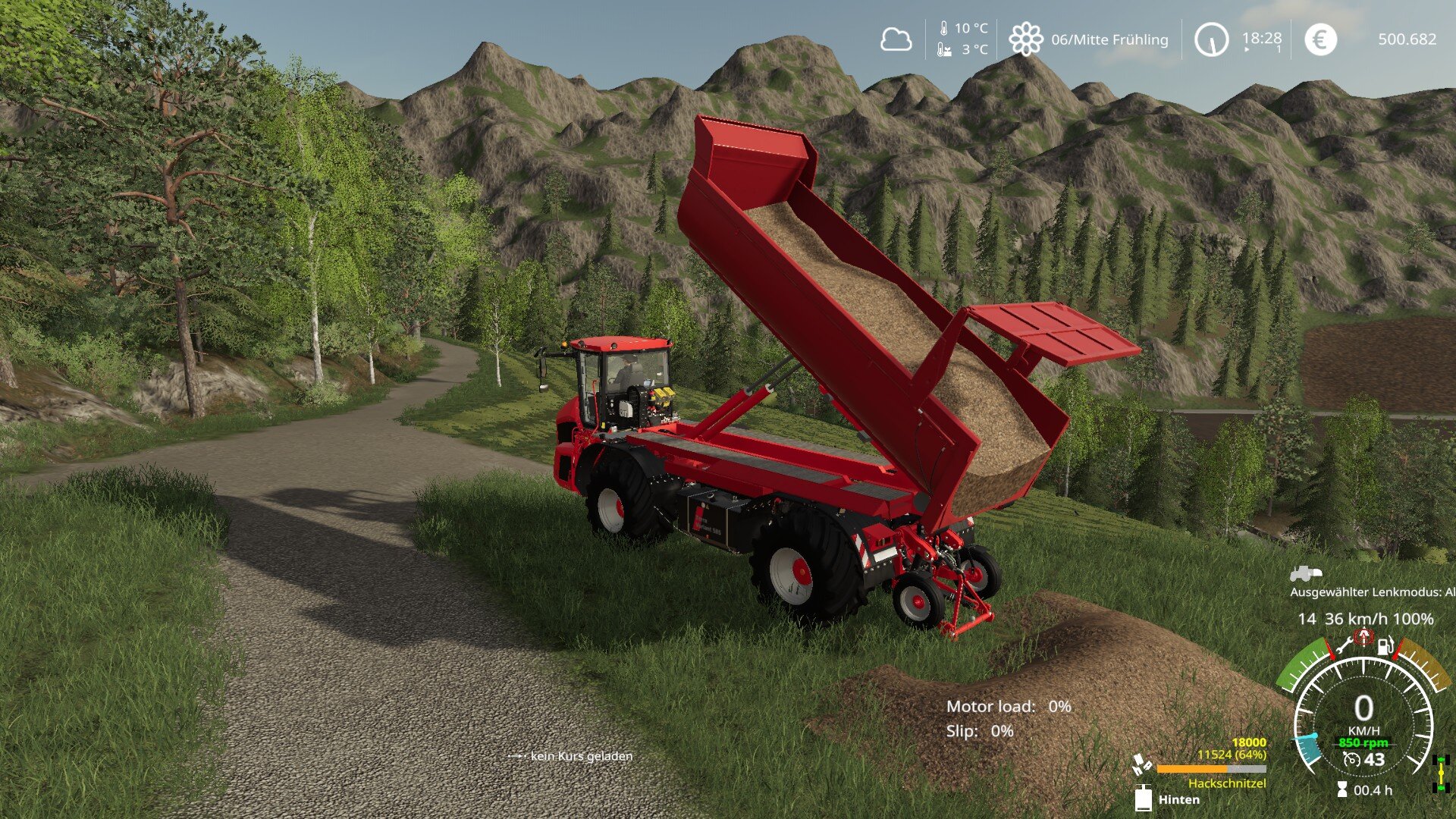
Task: Click the wood chips fill type icon
Action: tap(1141, 764)
